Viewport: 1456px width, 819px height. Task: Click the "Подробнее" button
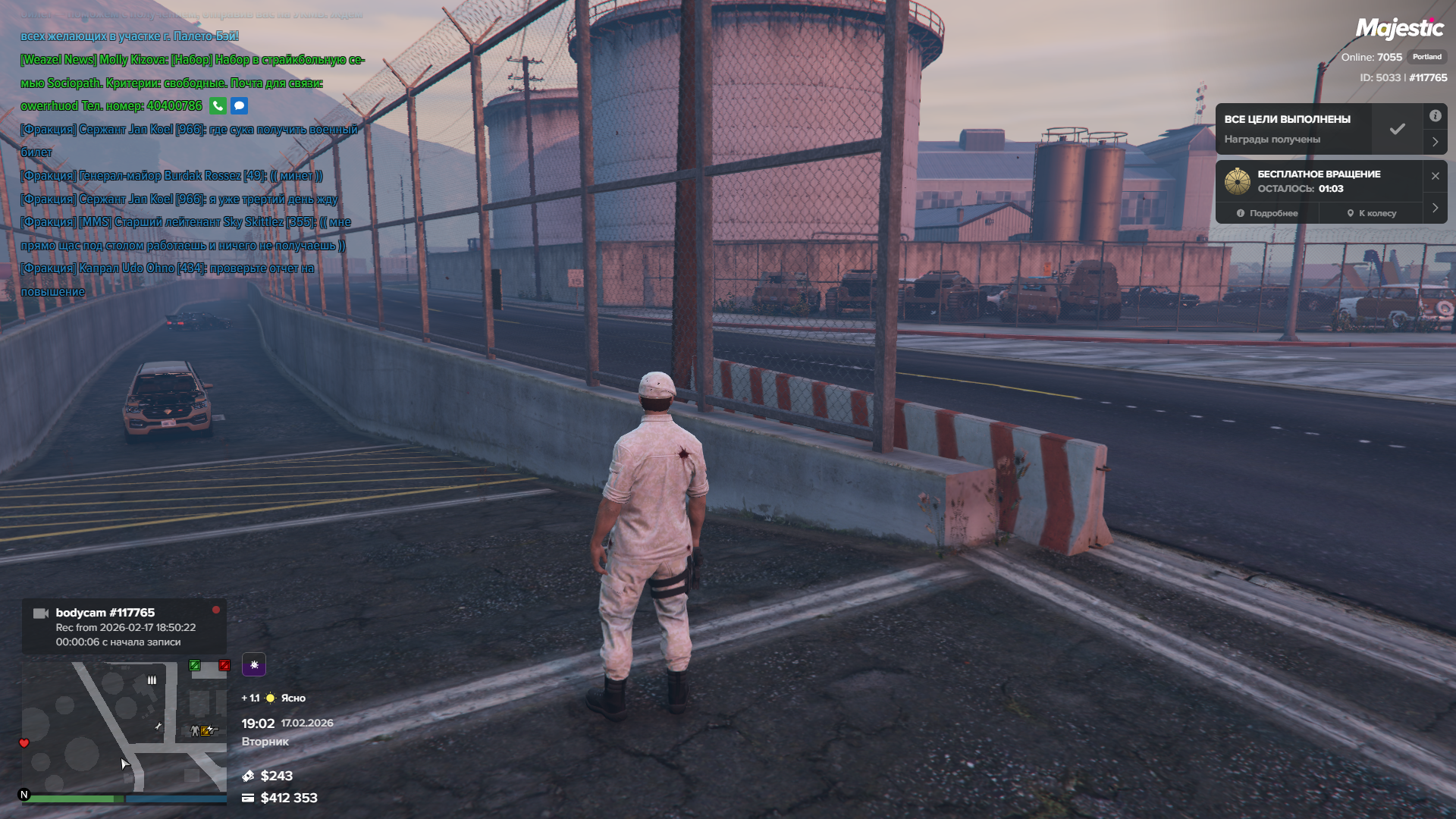(1267, 213)
